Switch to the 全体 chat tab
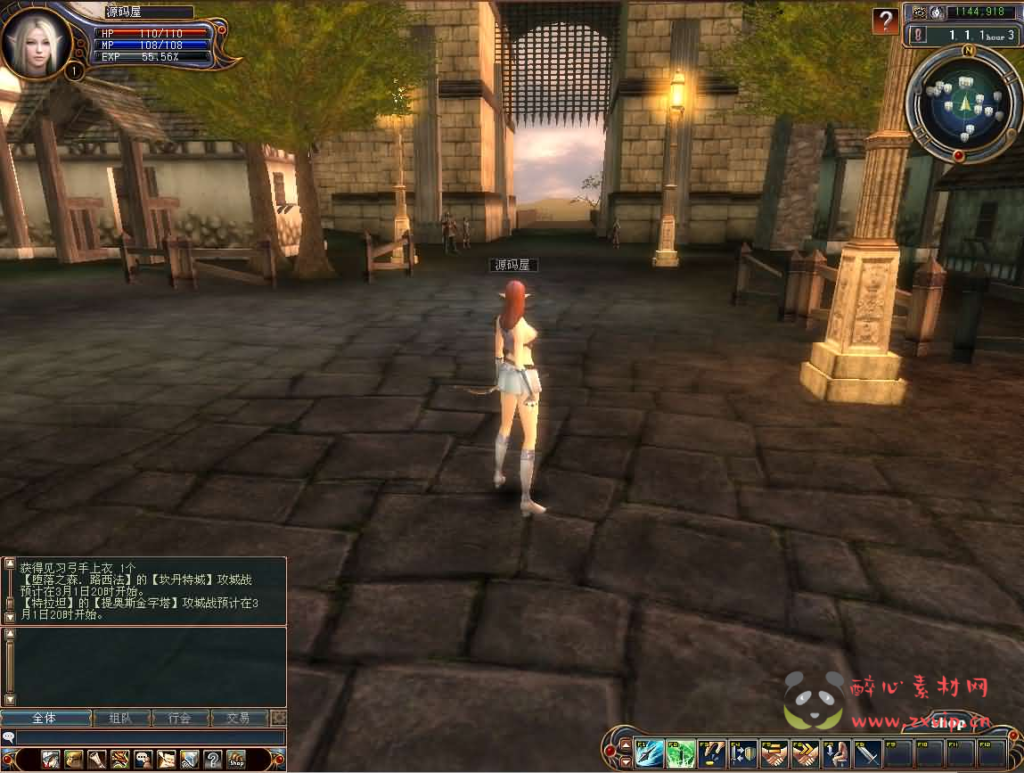Viewport: 1024px width, 773px height. [x=45, y=718]
